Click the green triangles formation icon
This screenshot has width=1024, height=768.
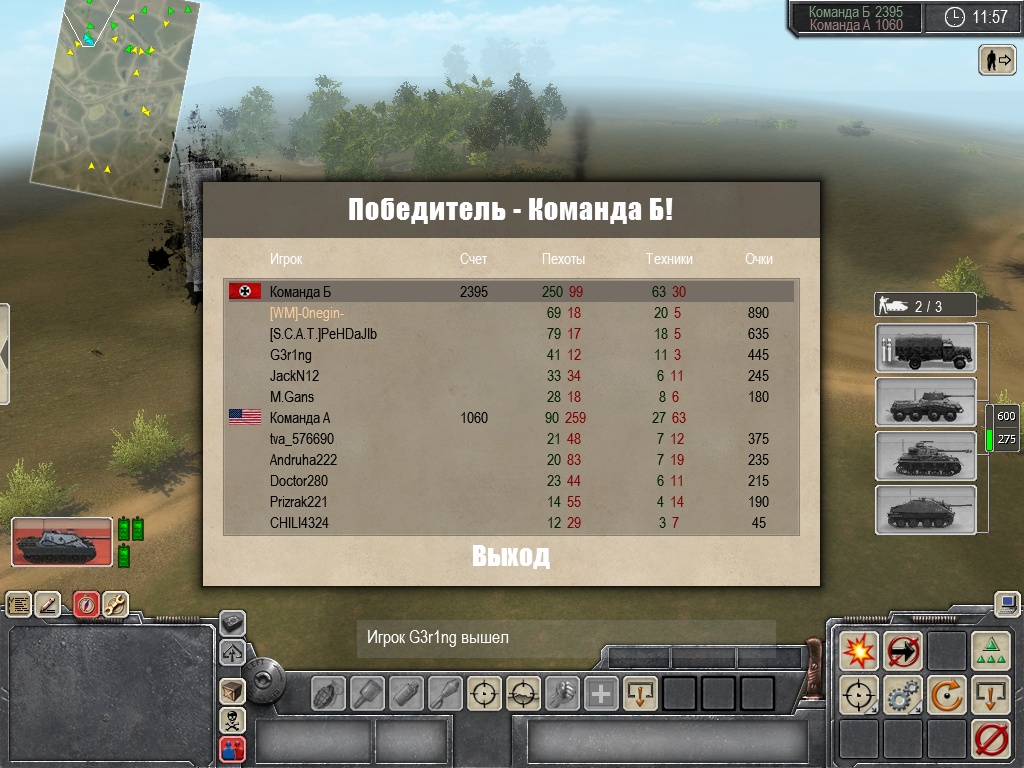[x=990, y=650]
